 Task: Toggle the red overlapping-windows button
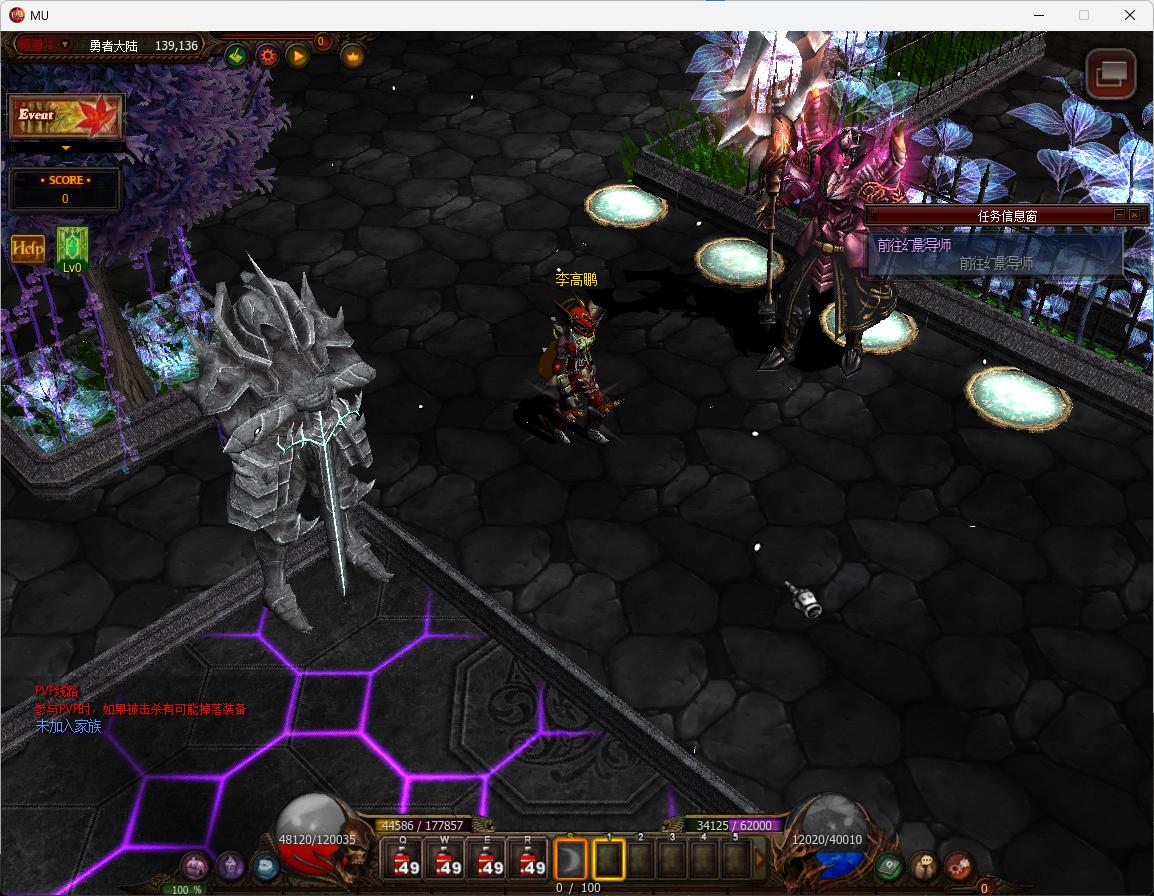1111,74
